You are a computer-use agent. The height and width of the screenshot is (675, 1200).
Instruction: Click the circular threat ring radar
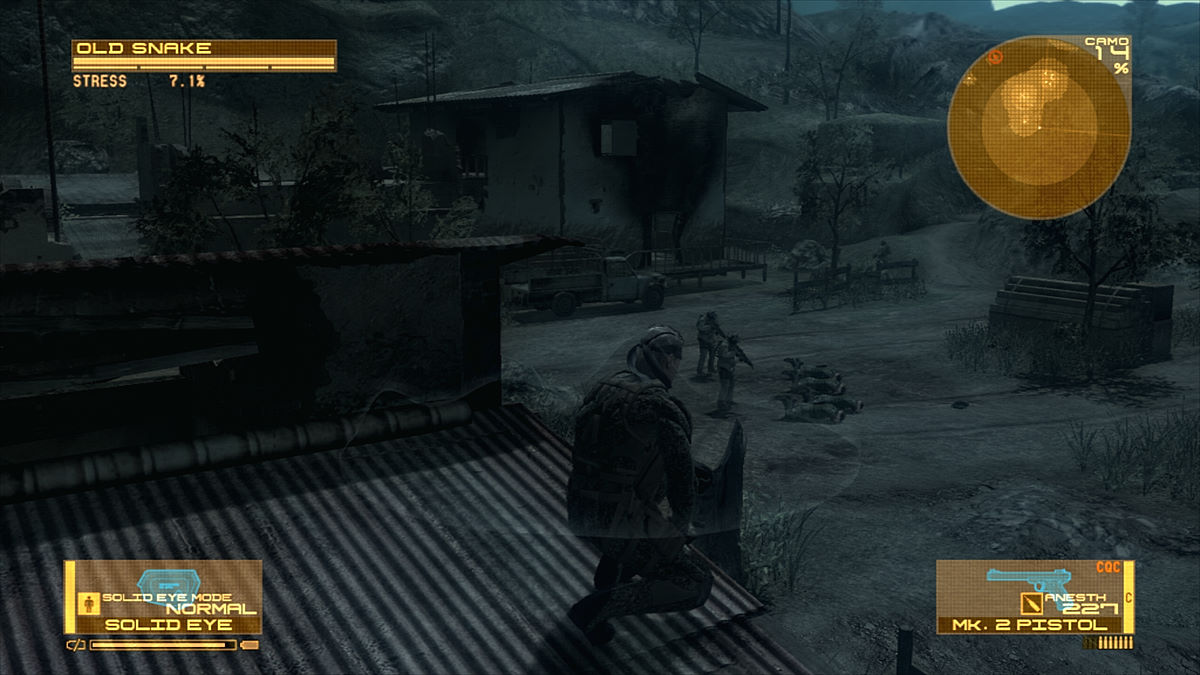pyautogui.click(x=1039, y=126)
